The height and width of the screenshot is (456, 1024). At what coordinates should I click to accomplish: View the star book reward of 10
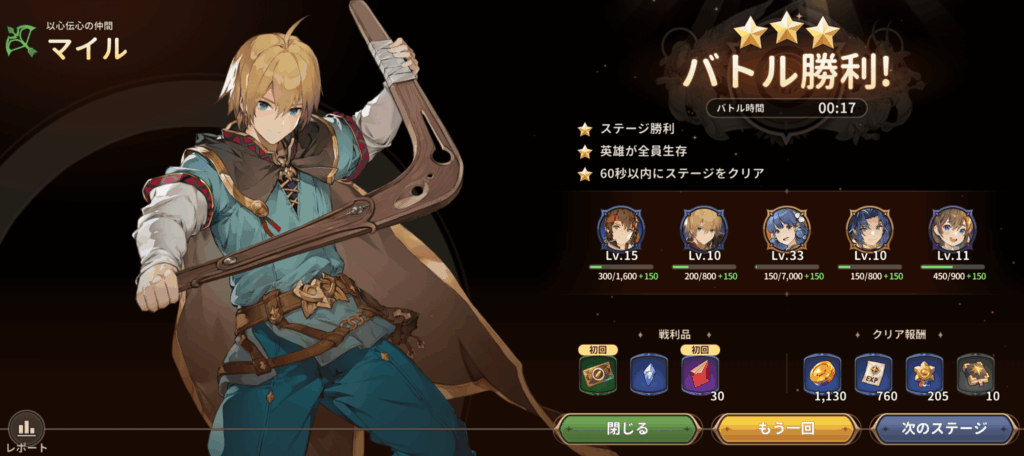pyautogui.click(x=975, y=373)
